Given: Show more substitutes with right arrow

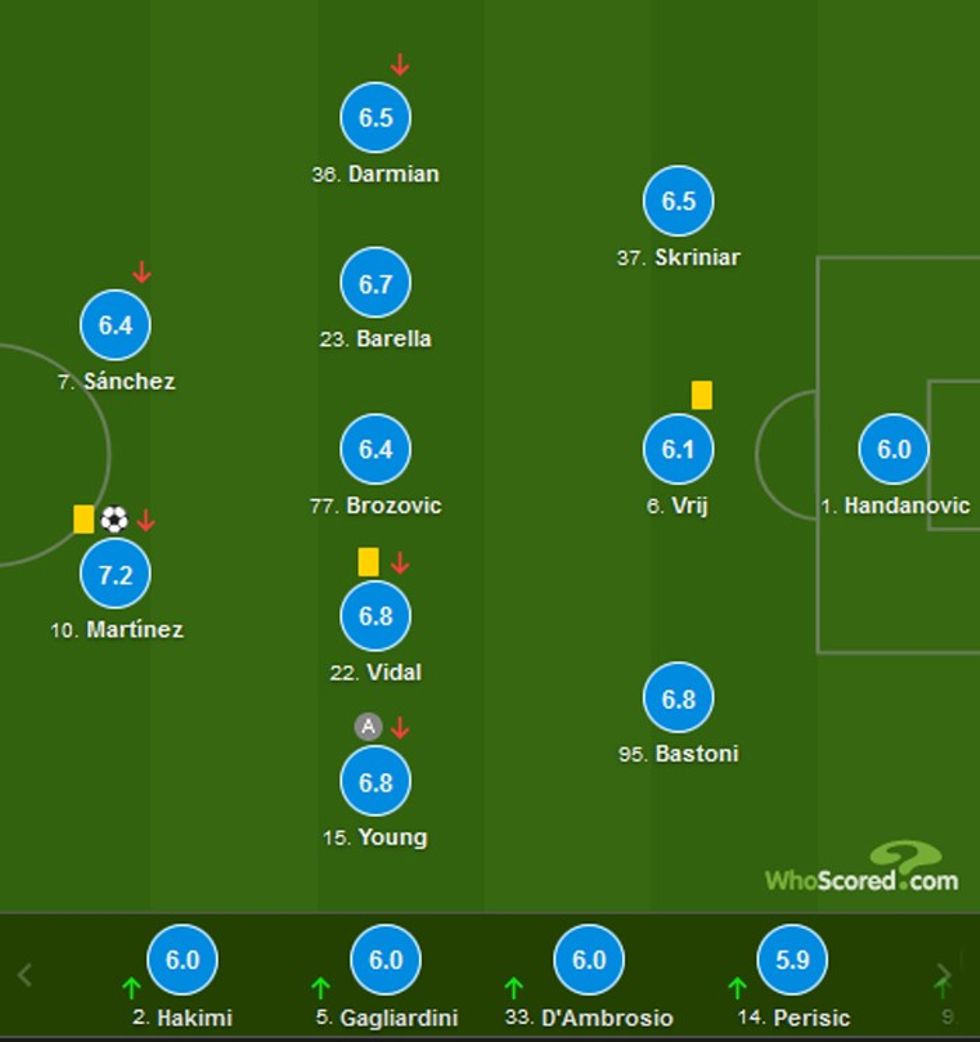Looking at the screenshot, I should (943, 975).
